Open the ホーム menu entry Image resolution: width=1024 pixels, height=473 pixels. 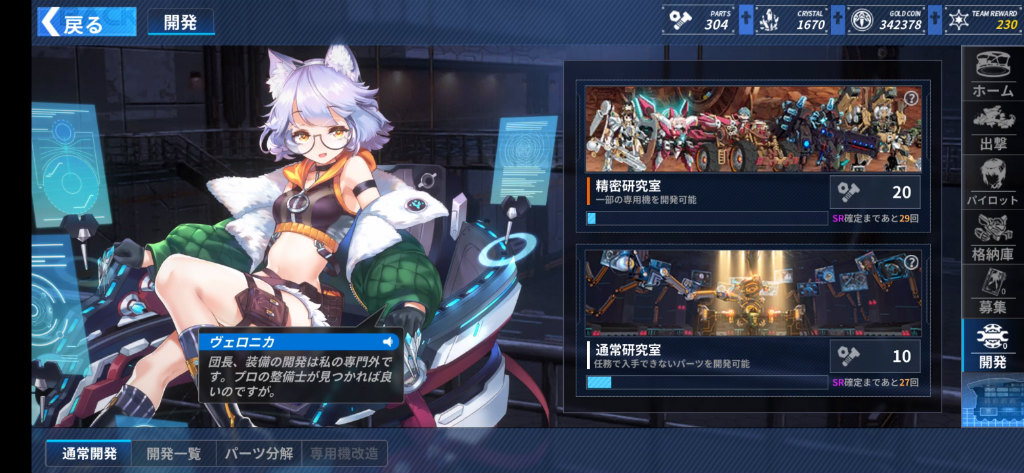pyautogui.click(x=992, y=75)
